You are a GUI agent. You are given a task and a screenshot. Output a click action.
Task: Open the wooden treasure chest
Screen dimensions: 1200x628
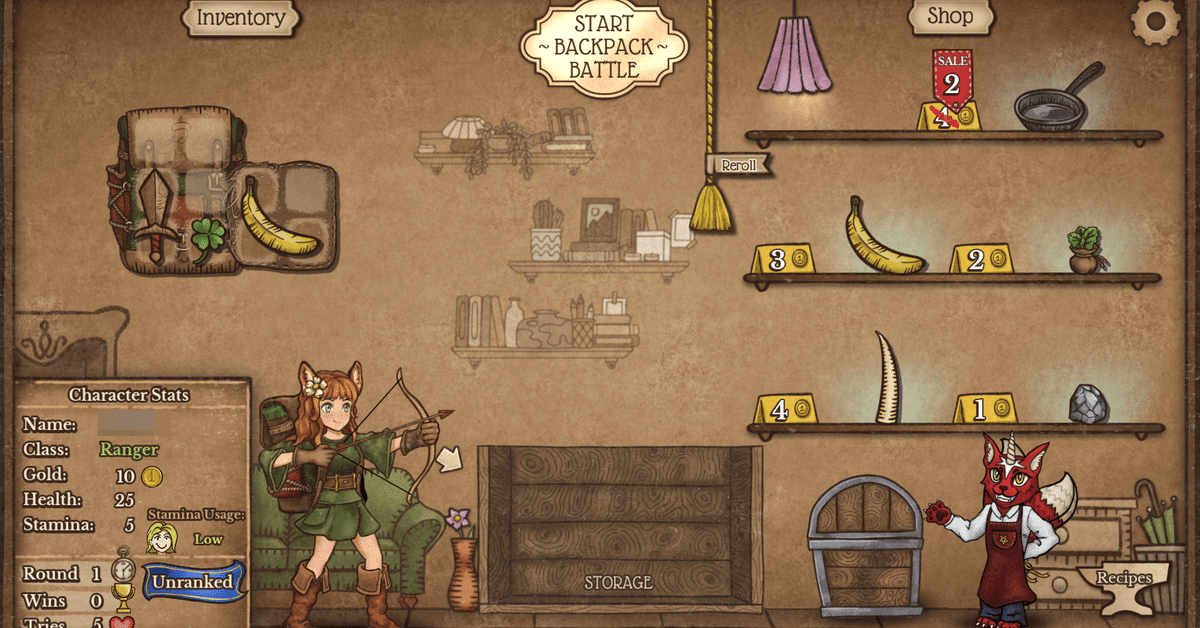point(864,545)
